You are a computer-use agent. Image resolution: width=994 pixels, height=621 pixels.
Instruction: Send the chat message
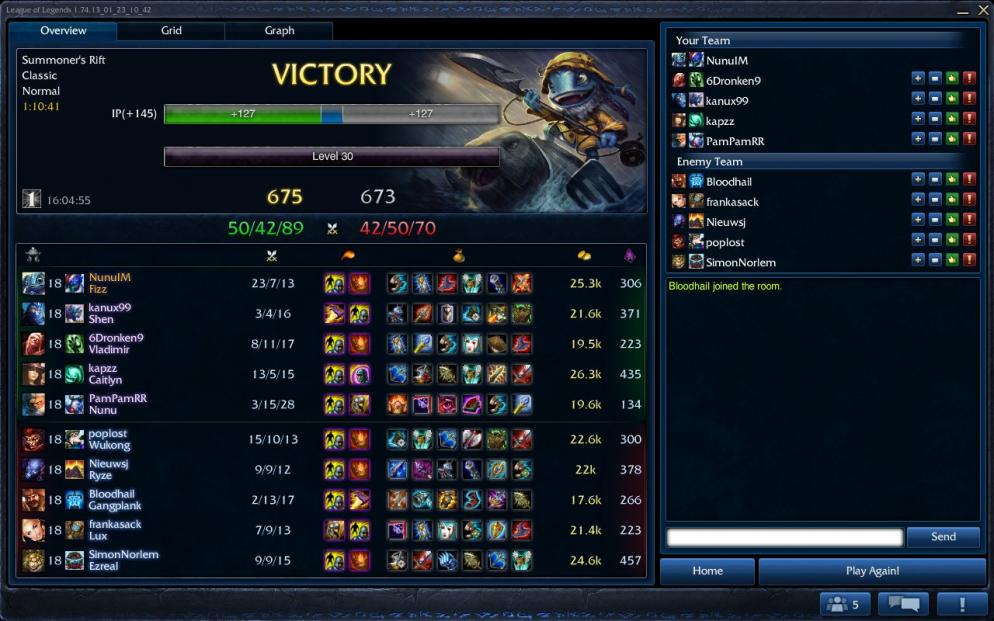(943, 537)
